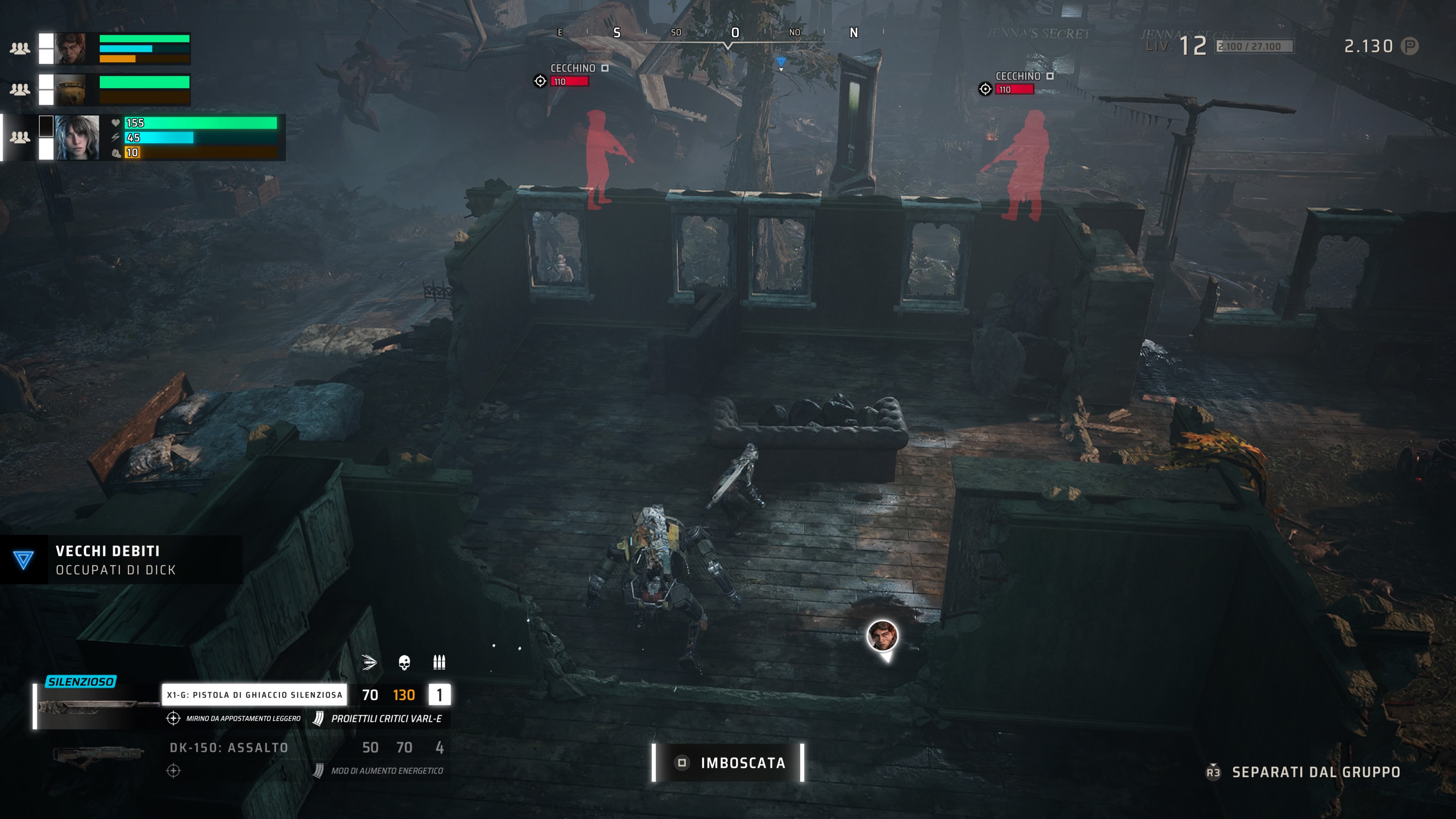The width and height of the screenshot is (1456, 819).
Task: Open the Vecchi Debiti objective tracker
Action: point(115,560)
